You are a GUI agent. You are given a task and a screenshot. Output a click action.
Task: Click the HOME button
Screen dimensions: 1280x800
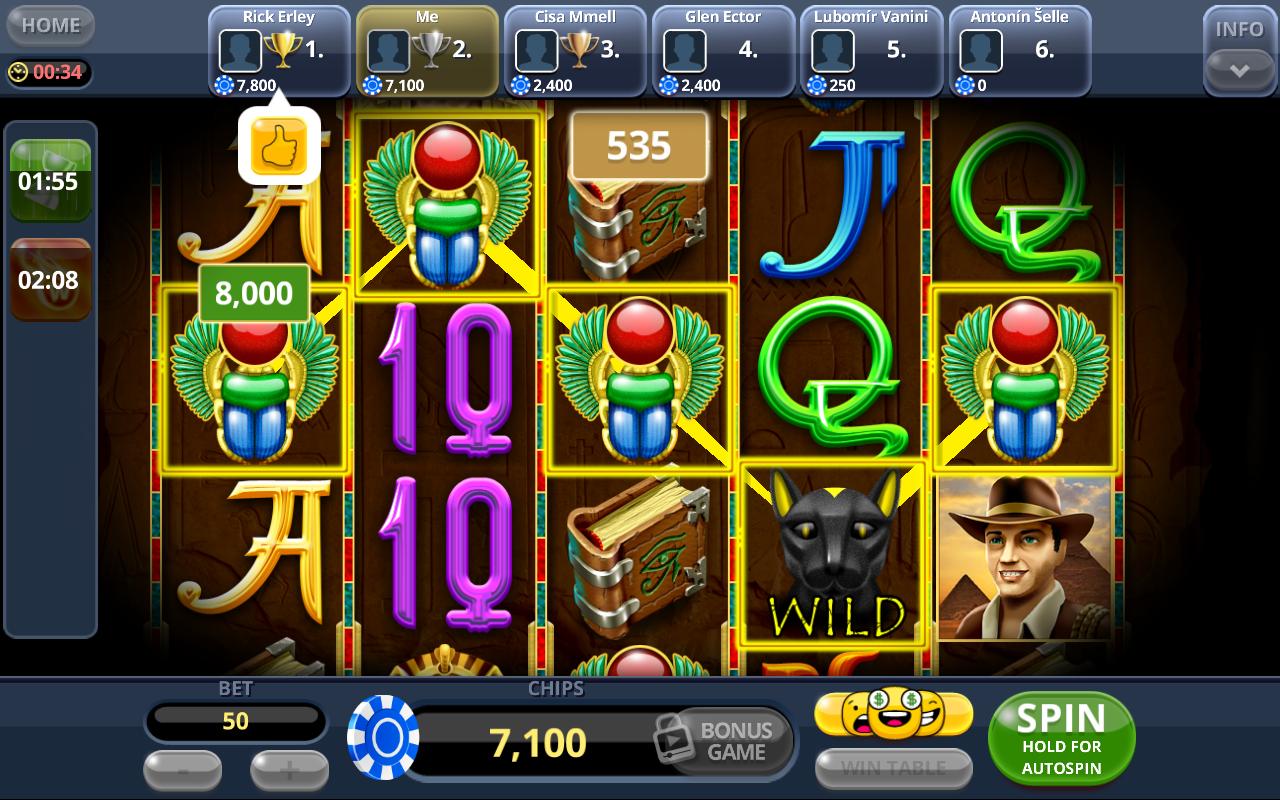coord(50,25)
